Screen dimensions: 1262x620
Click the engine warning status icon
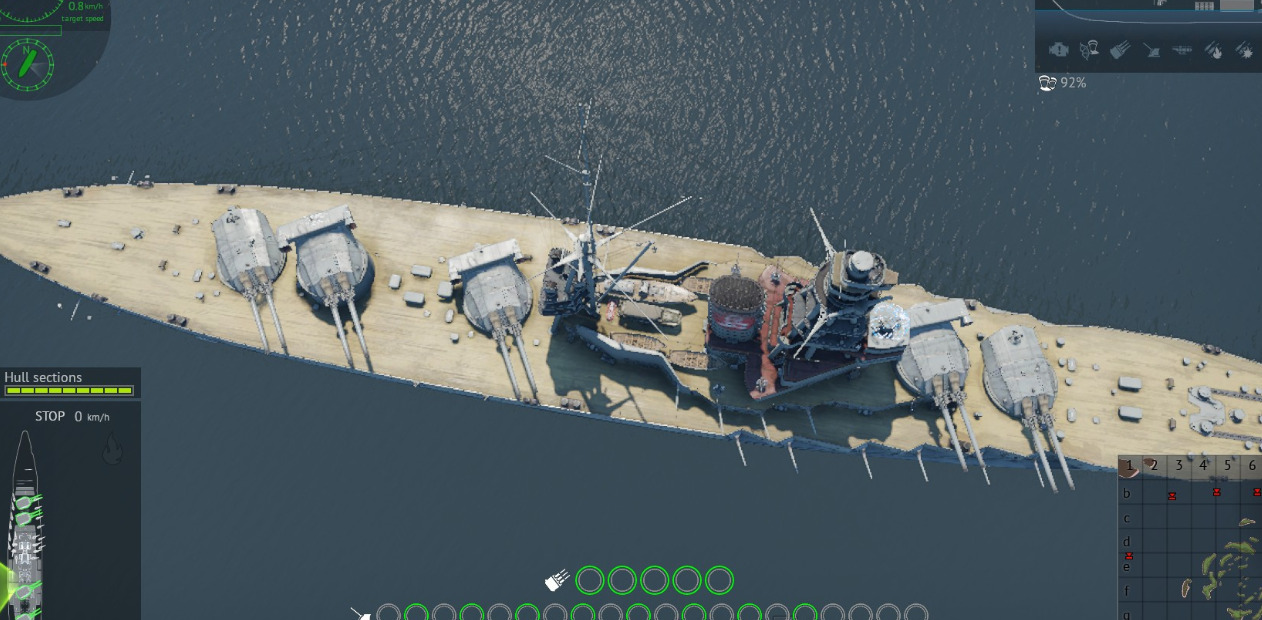(x=1058, y=49)
